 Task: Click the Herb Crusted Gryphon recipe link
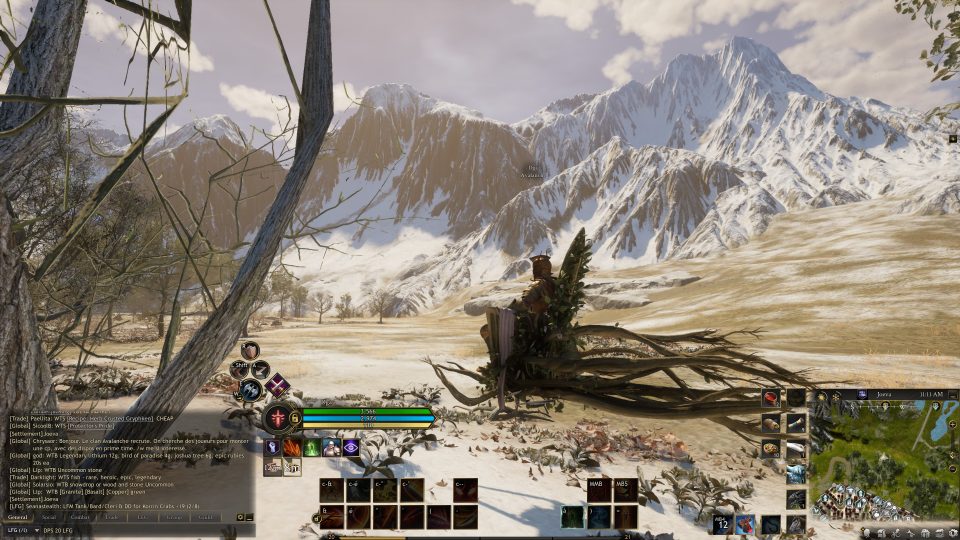(112, 418)
